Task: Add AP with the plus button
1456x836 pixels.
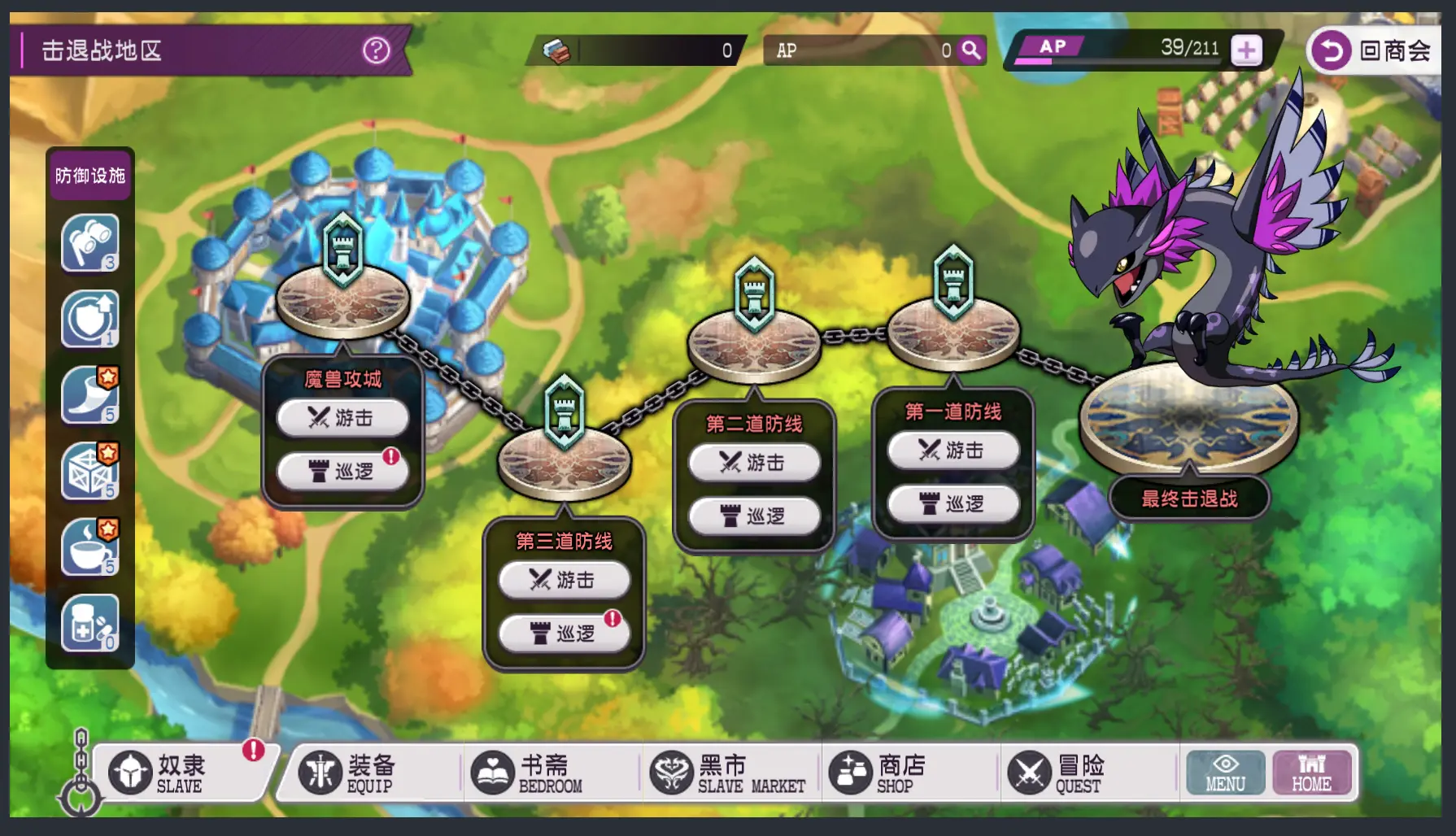Action: pos(1246,50)
